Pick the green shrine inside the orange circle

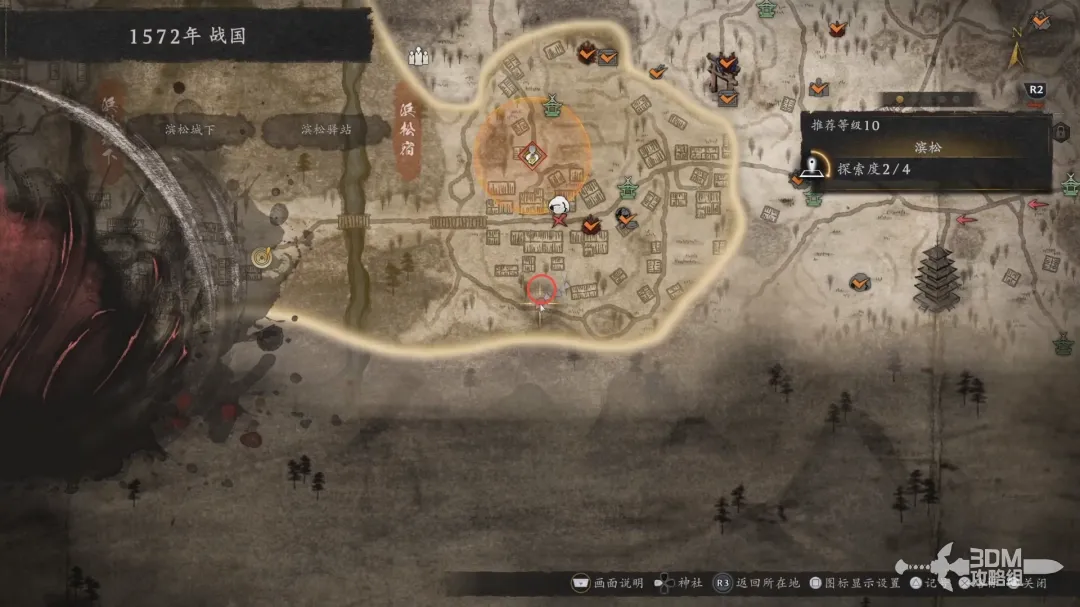point(551,107)
